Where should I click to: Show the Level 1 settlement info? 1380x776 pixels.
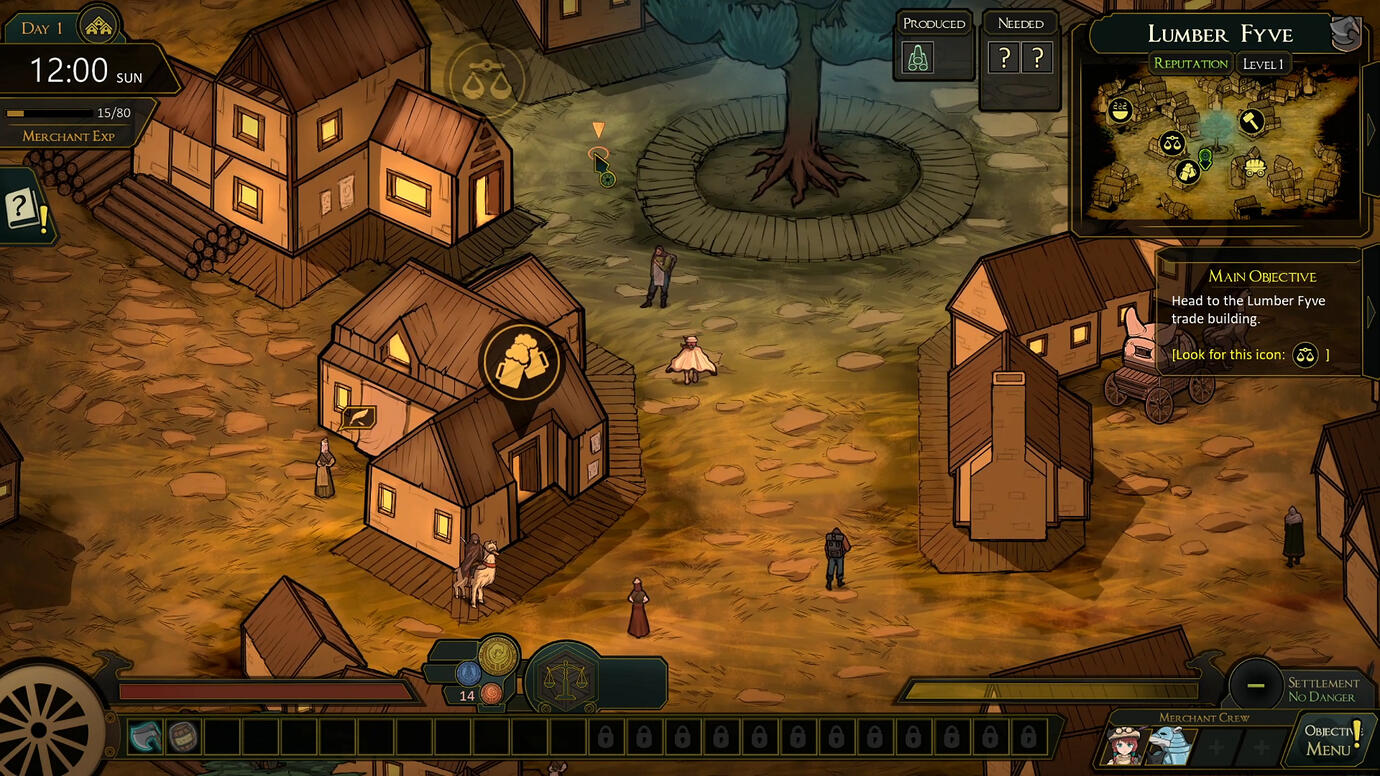pyautogui.click(x=1262, y=64)
